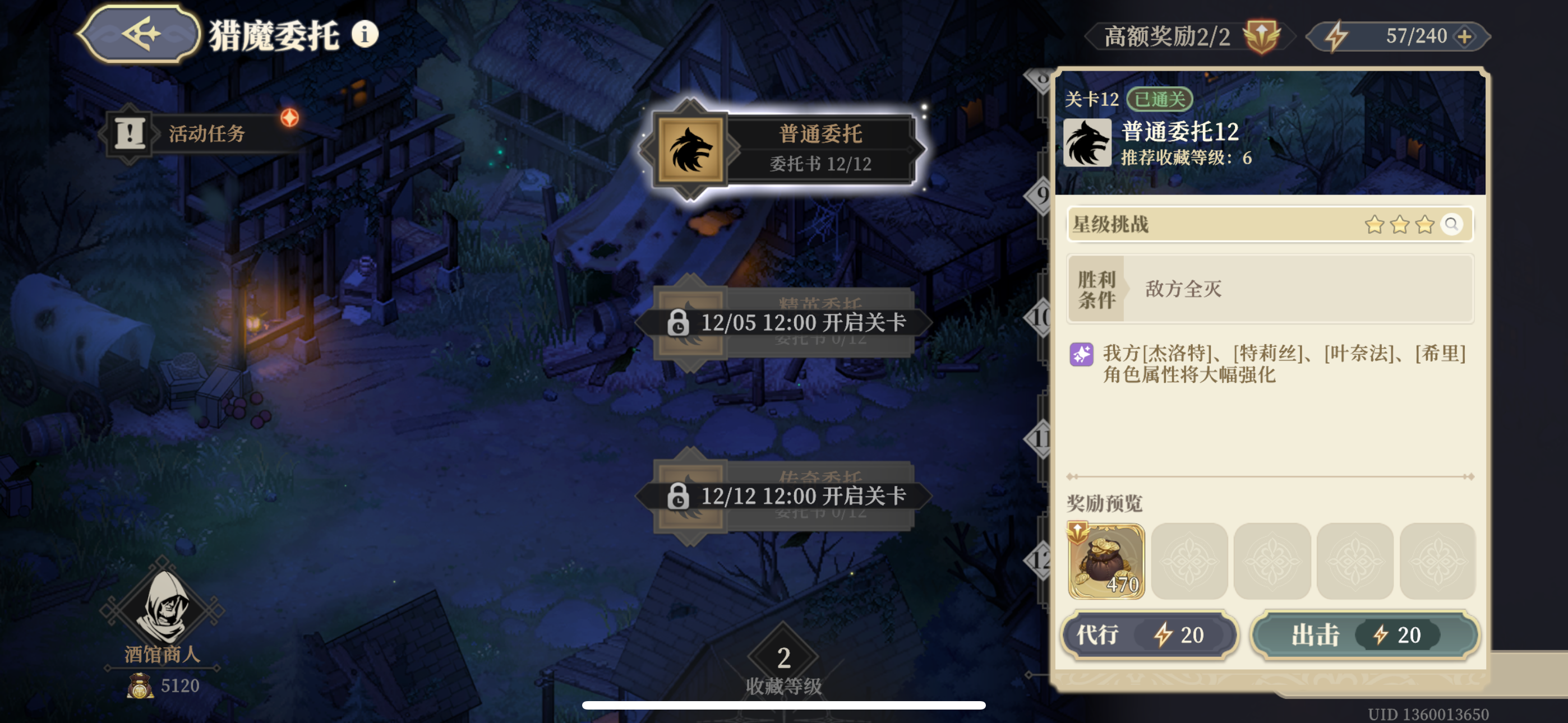The image size is (1568, 723).
Task: Open the 活动任务 event task scroll icon
Action: tap(129, 132)
